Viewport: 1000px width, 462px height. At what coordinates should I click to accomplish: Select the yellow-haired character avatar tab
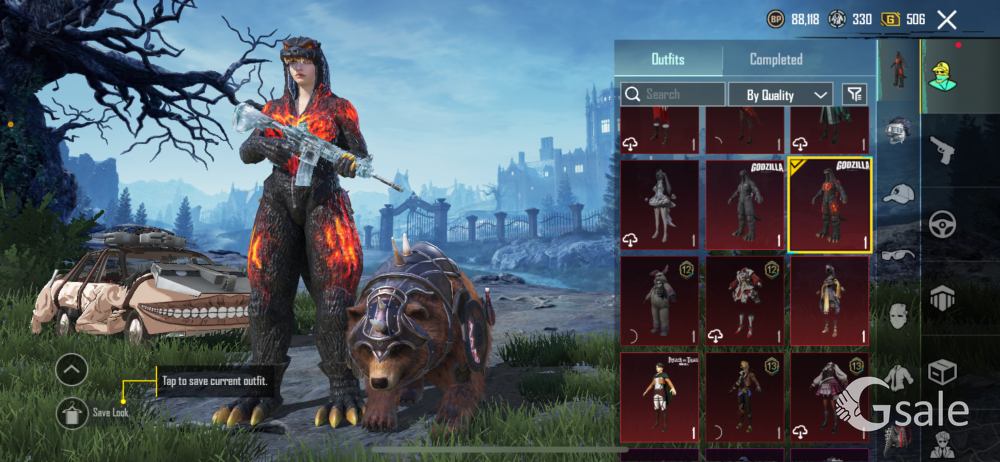pos(941,74)
